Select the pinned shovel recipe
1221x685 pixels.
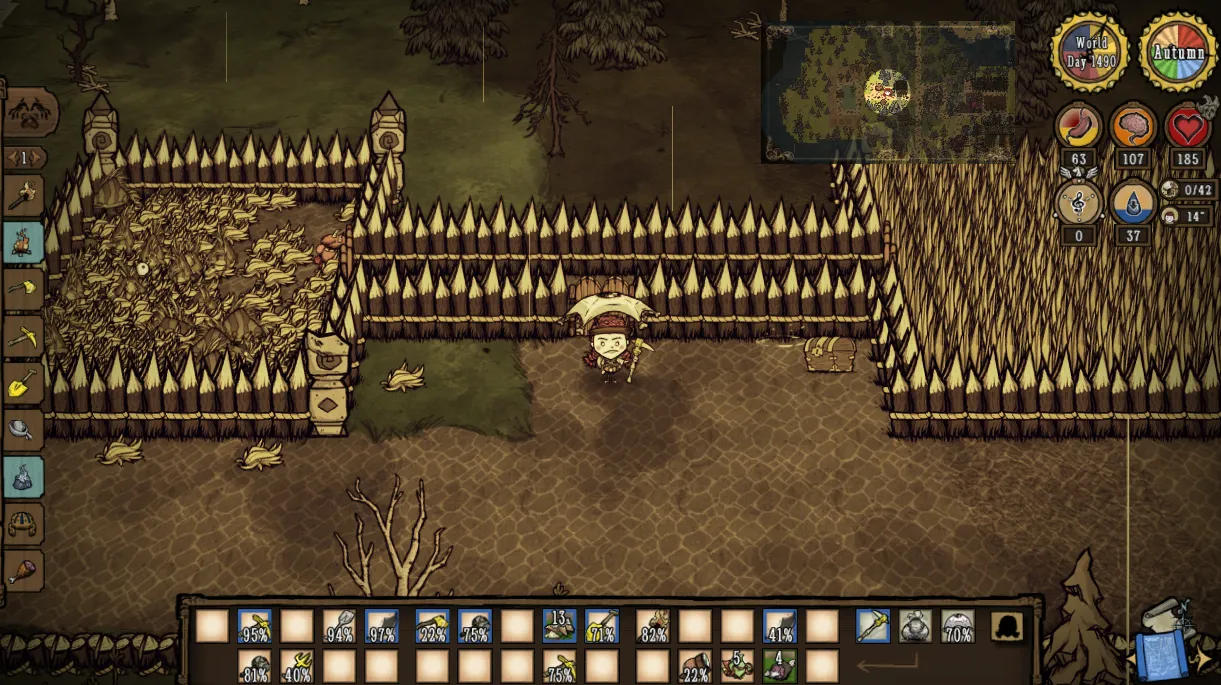coord(23,383)
